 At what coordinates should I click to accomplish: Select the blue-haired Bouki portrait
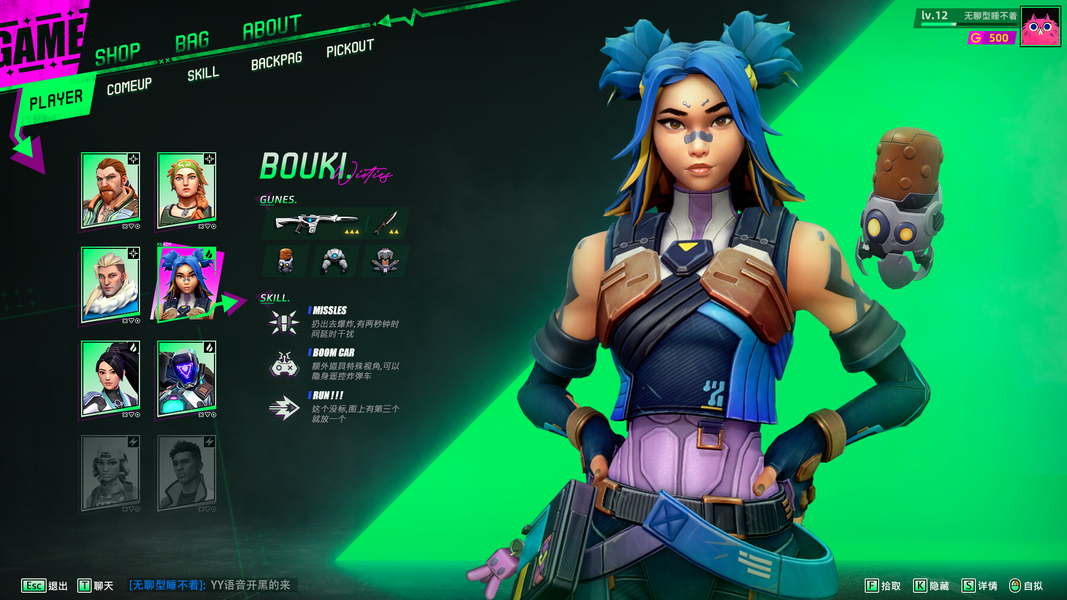186,284
